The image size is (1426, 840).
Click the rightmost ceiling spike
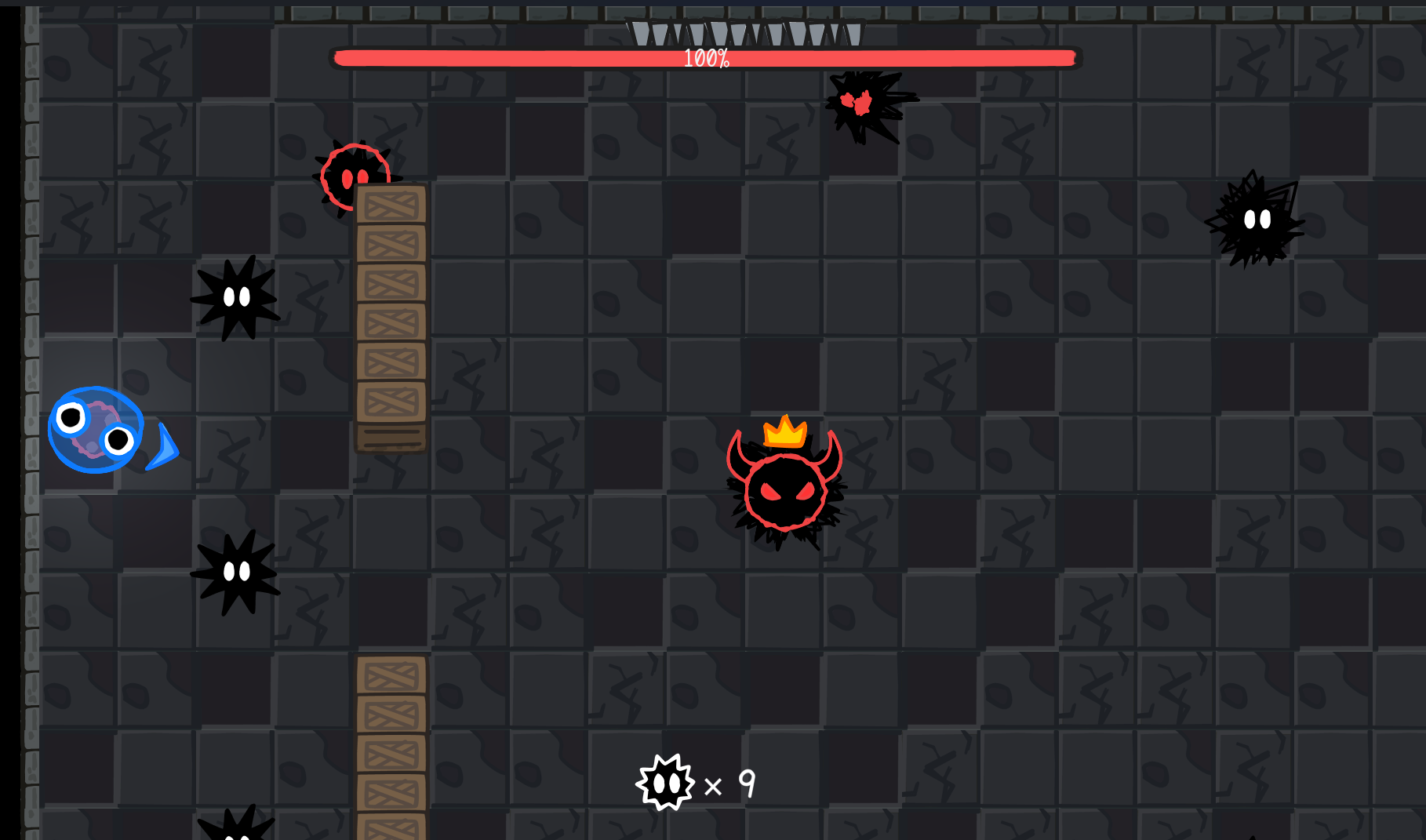(x=852, y=35)
